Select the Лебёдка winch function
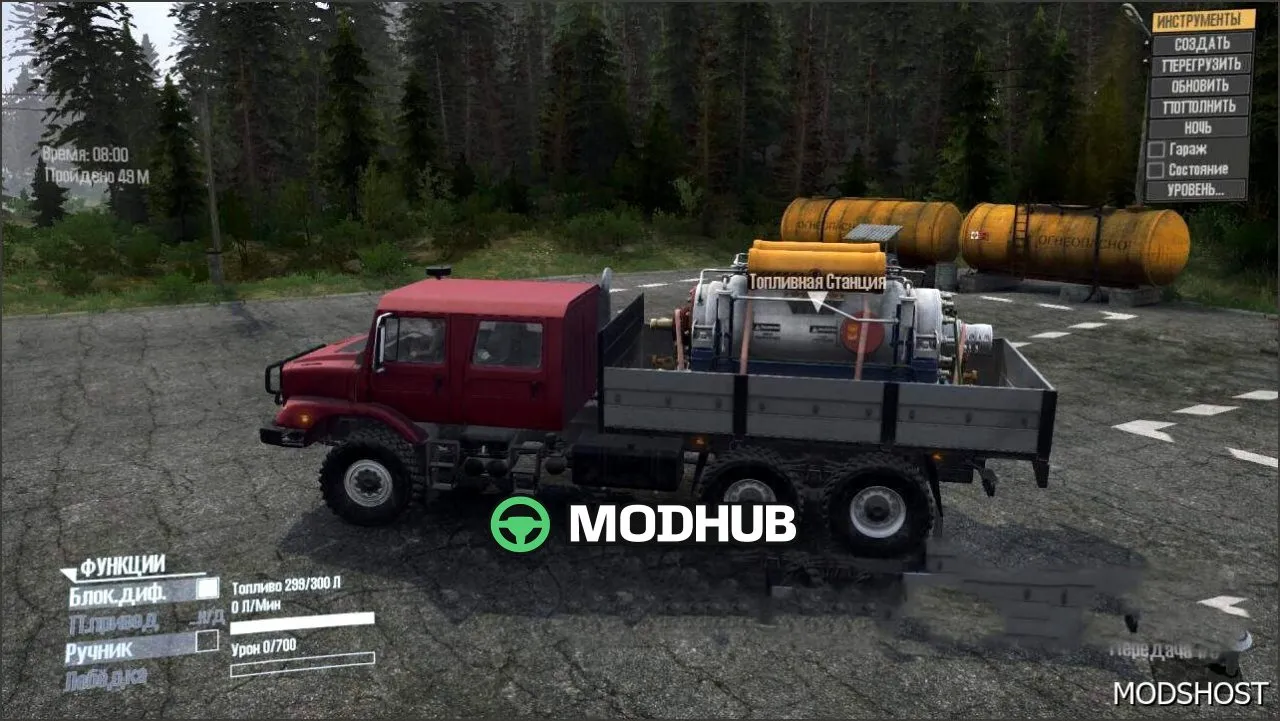The width and height of the screenshot is (1280, 721). pos(106,679)
